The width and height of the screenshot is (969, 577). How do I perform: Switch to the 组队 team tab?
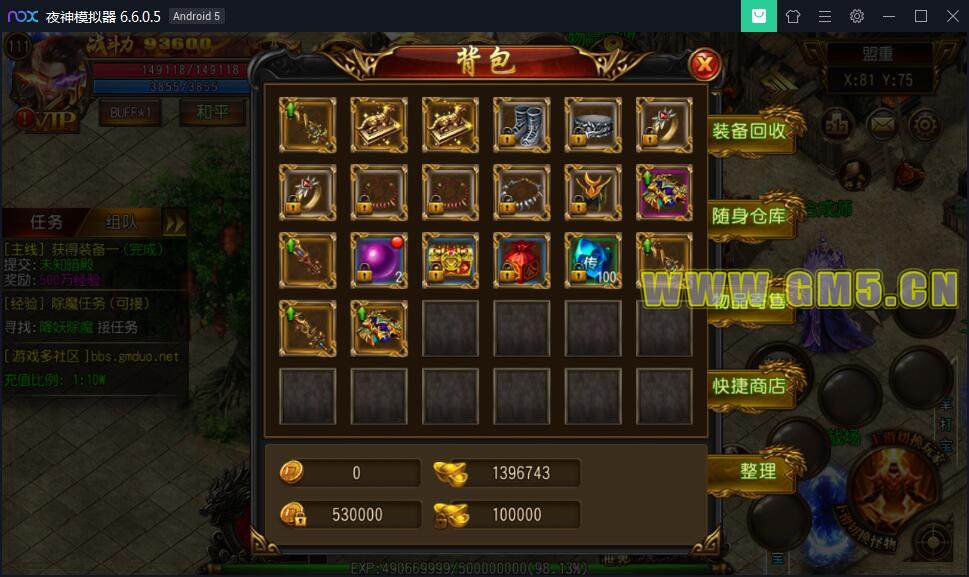(120, 222)
